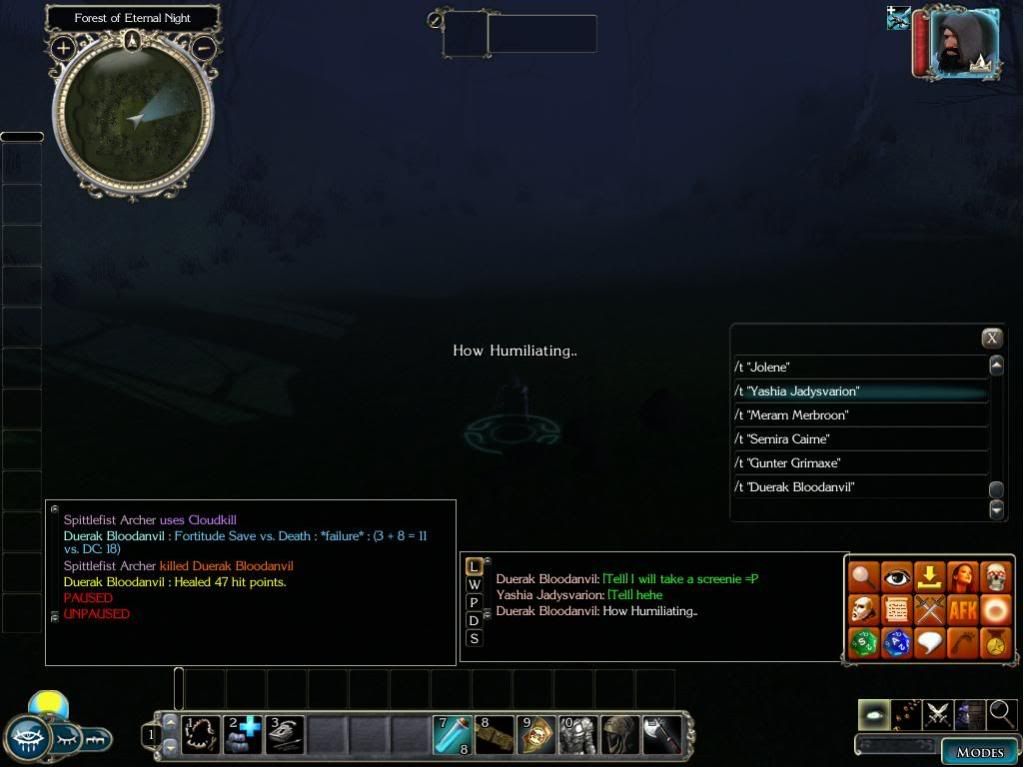Select the /t "Jolene" tell entry
The height and width of the screenshot is (767, 1024).
coord(860,367)
